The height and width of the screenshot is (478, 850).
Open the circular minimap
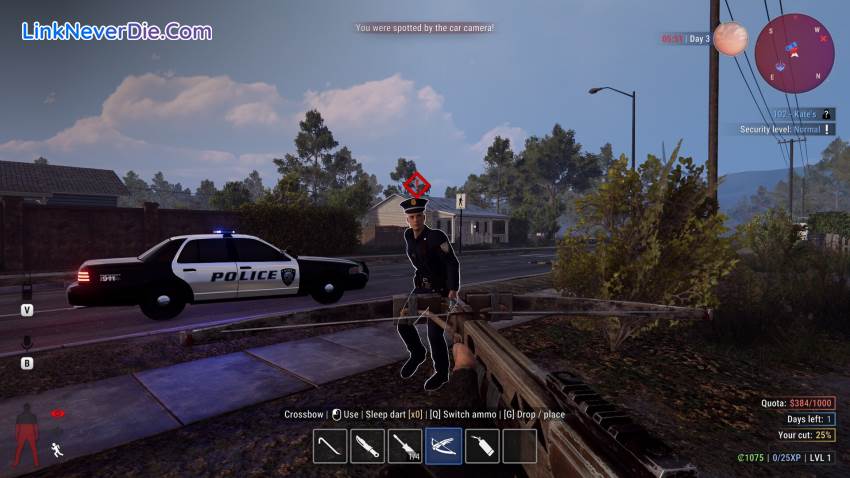click(794, 53)
